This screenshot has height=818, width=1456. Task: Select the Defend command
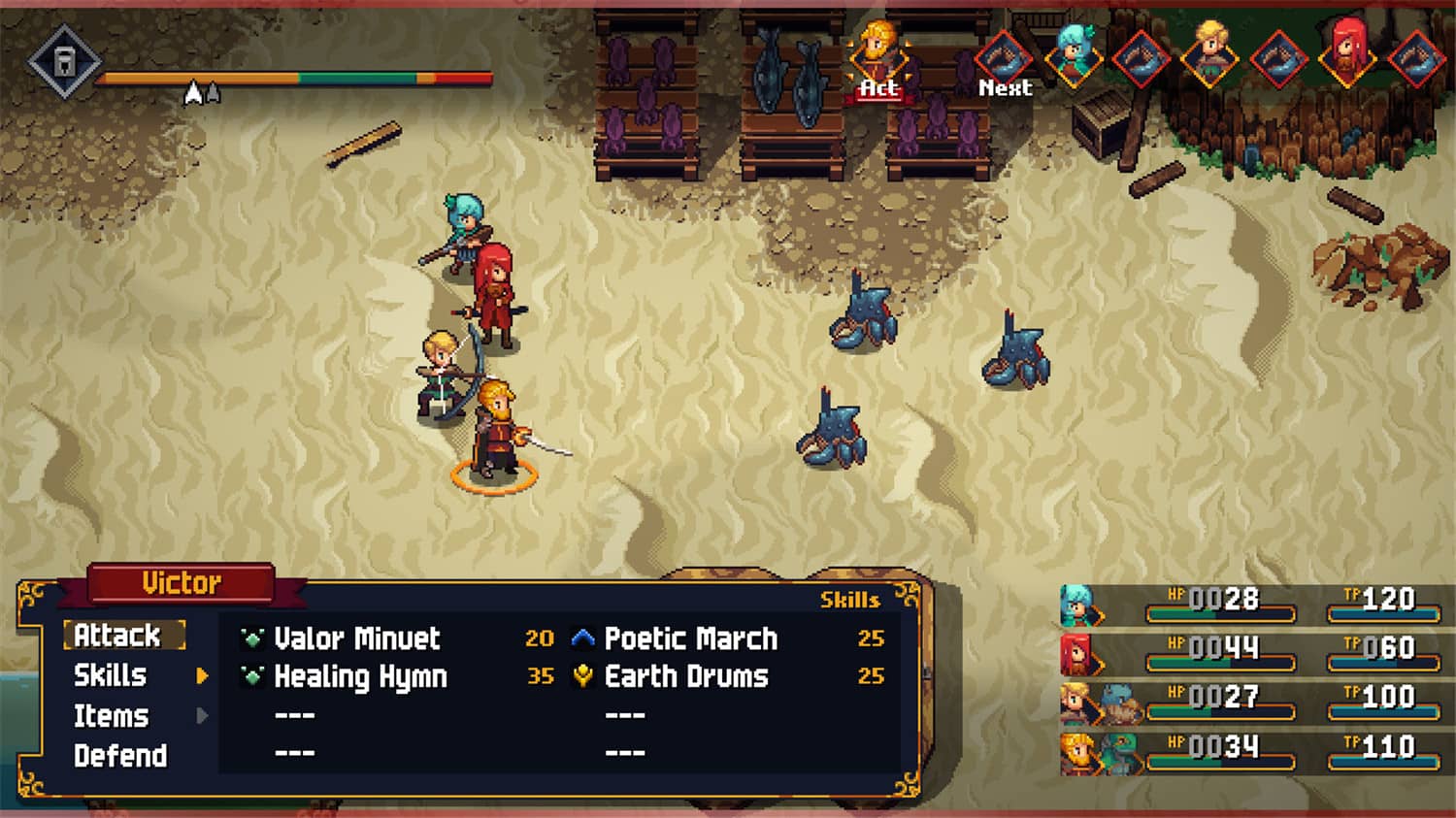pos(118,755)
